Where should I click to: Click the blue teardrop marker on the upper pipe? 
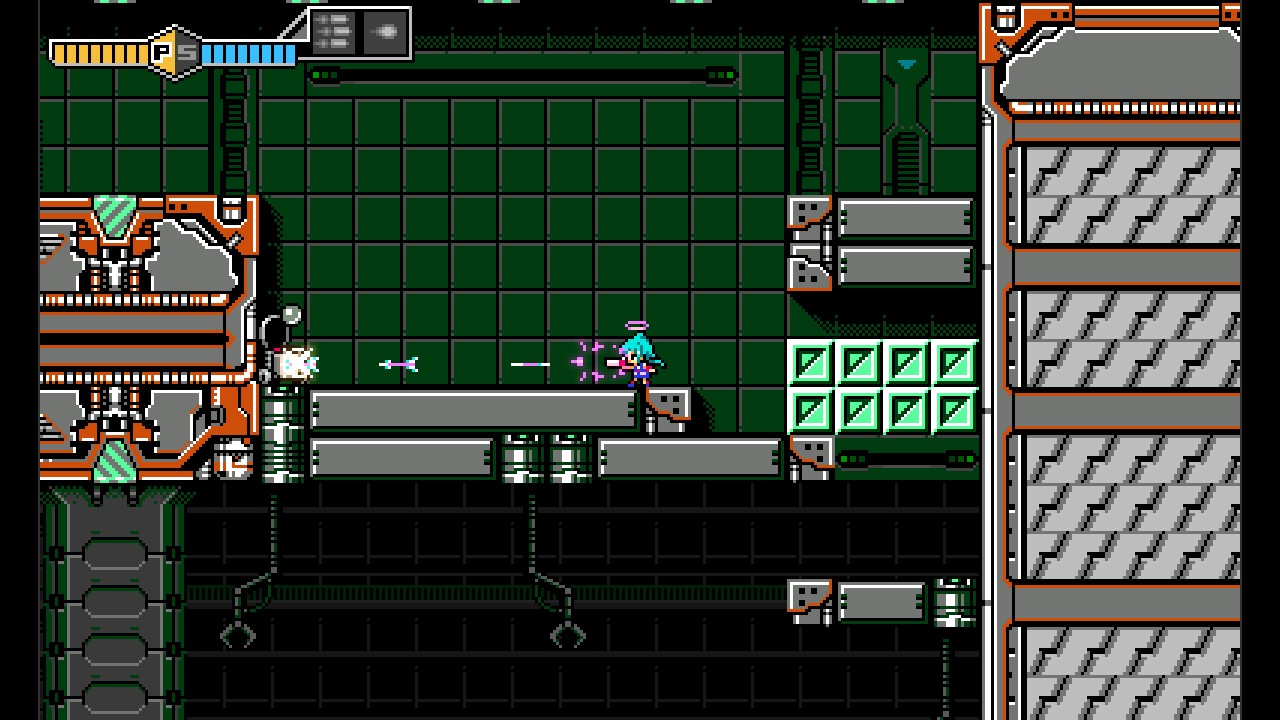pos(905,63)
